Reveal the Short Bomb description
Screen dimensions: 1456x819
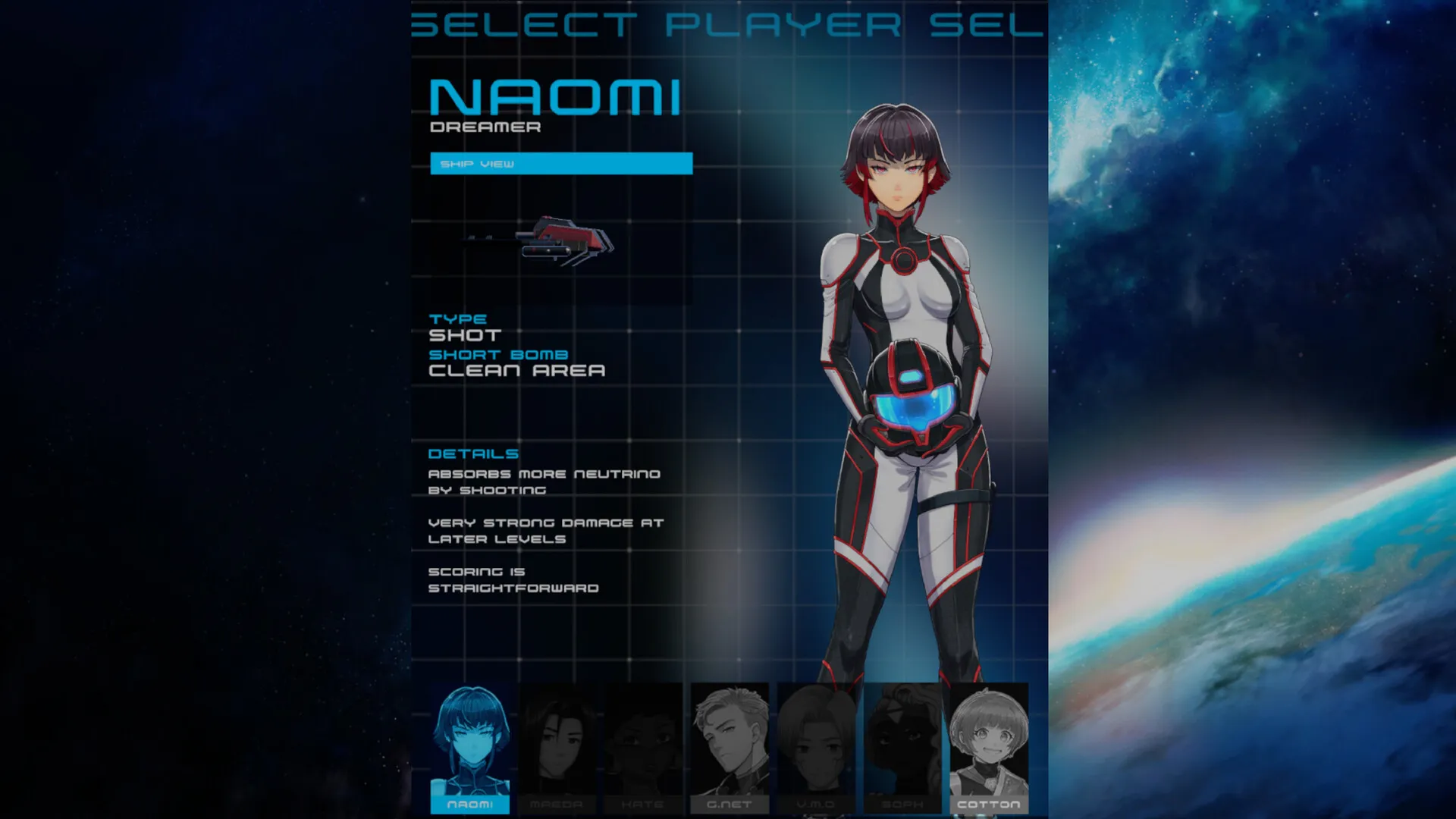pos(498,353)
